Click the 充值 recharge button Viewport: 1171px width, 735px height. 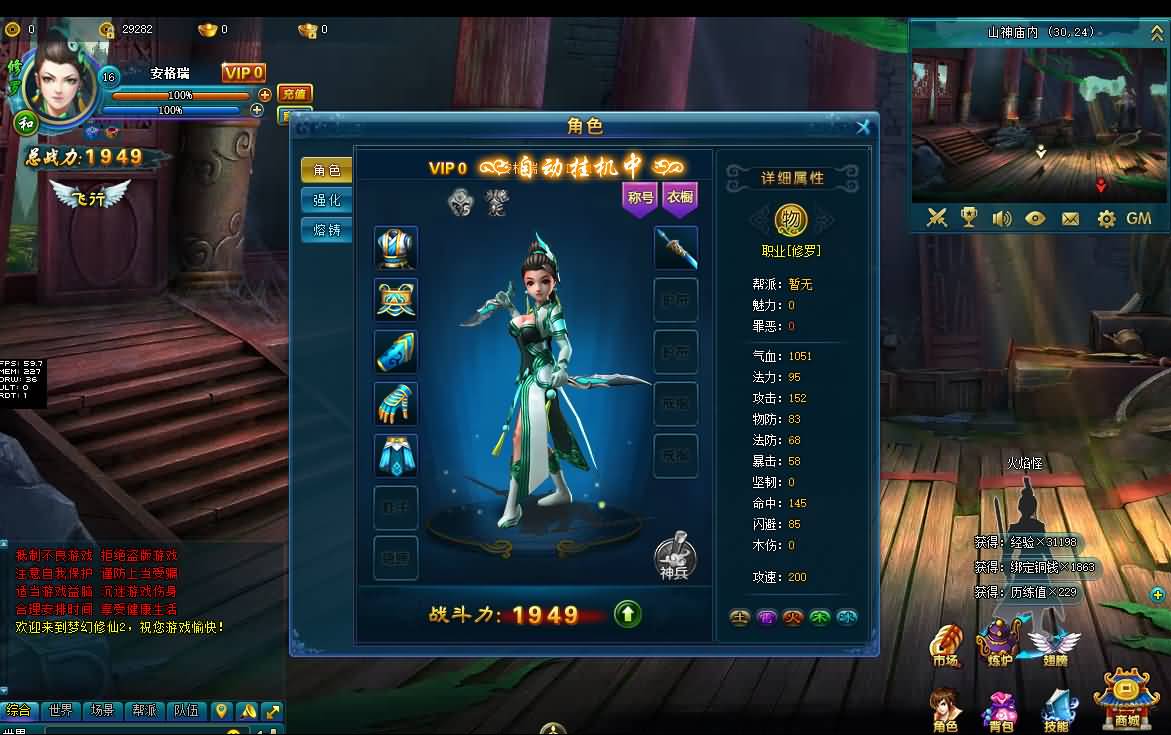coord(294,93)
